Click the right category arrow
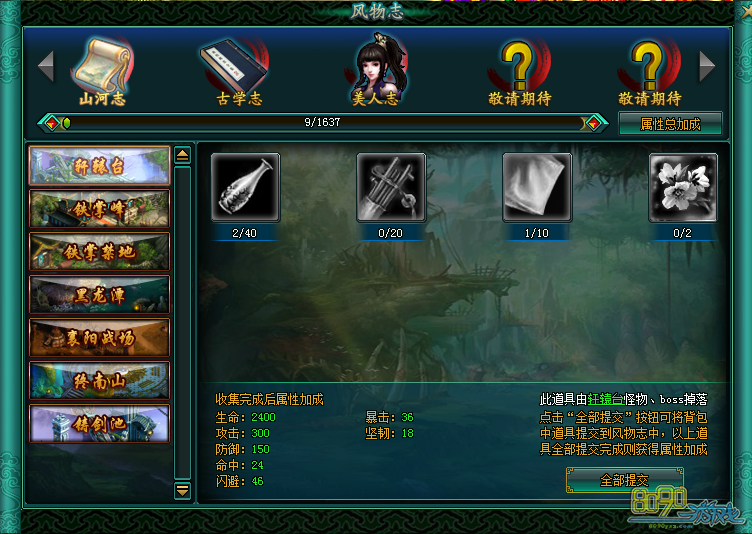The width and height of the screenshot is (752, 534). click(707, 67)
